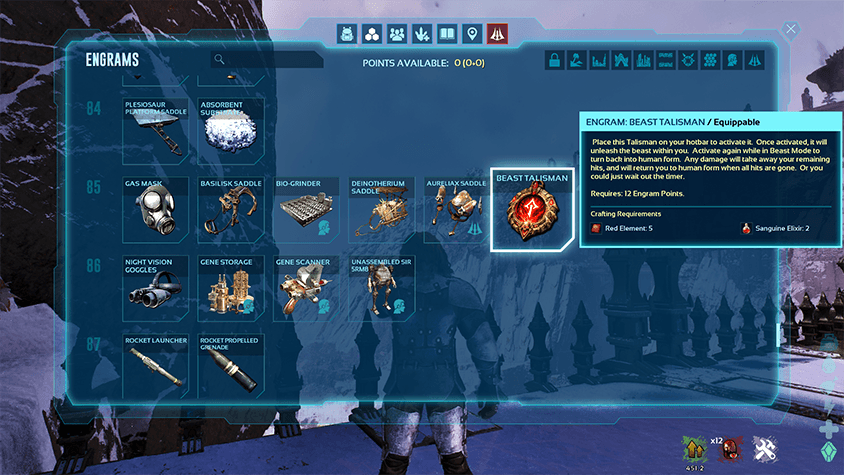Viewport: 844px width, 475px height.
Task: Open the map pin tab
Action: 472,34
